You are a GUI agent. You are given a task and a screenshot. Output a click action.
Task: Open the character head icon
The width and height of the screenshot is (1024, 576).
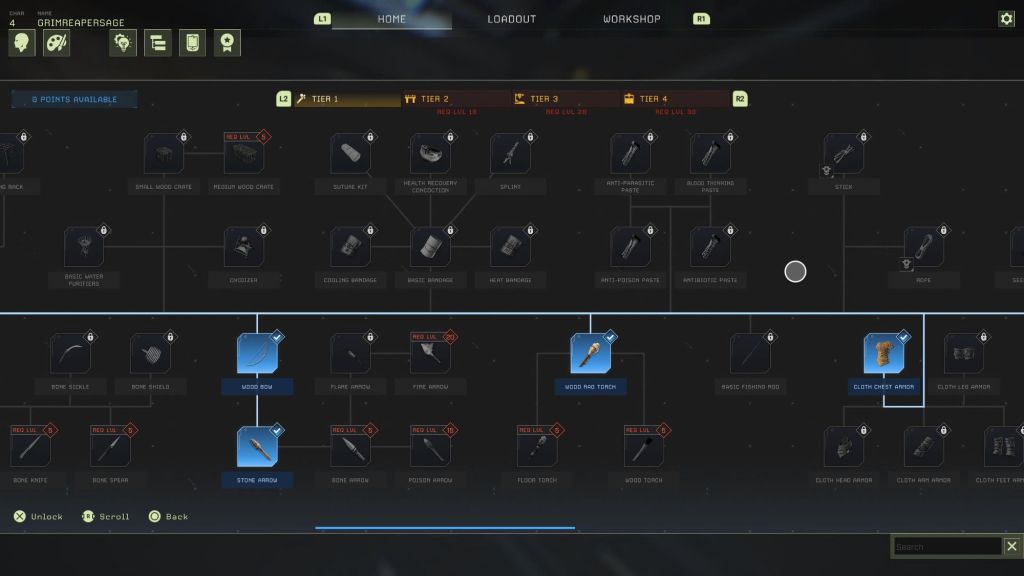[x=22, y=43]
